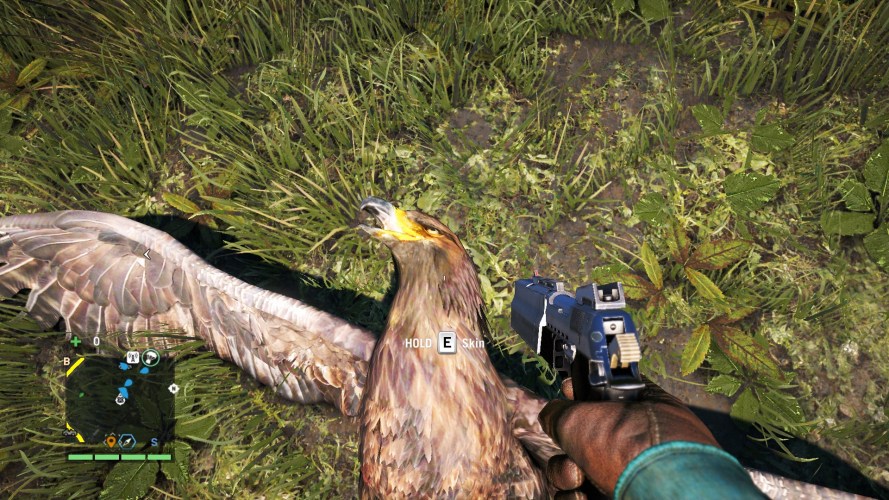Click the blue hexagon compass marker

click(127, 440)
